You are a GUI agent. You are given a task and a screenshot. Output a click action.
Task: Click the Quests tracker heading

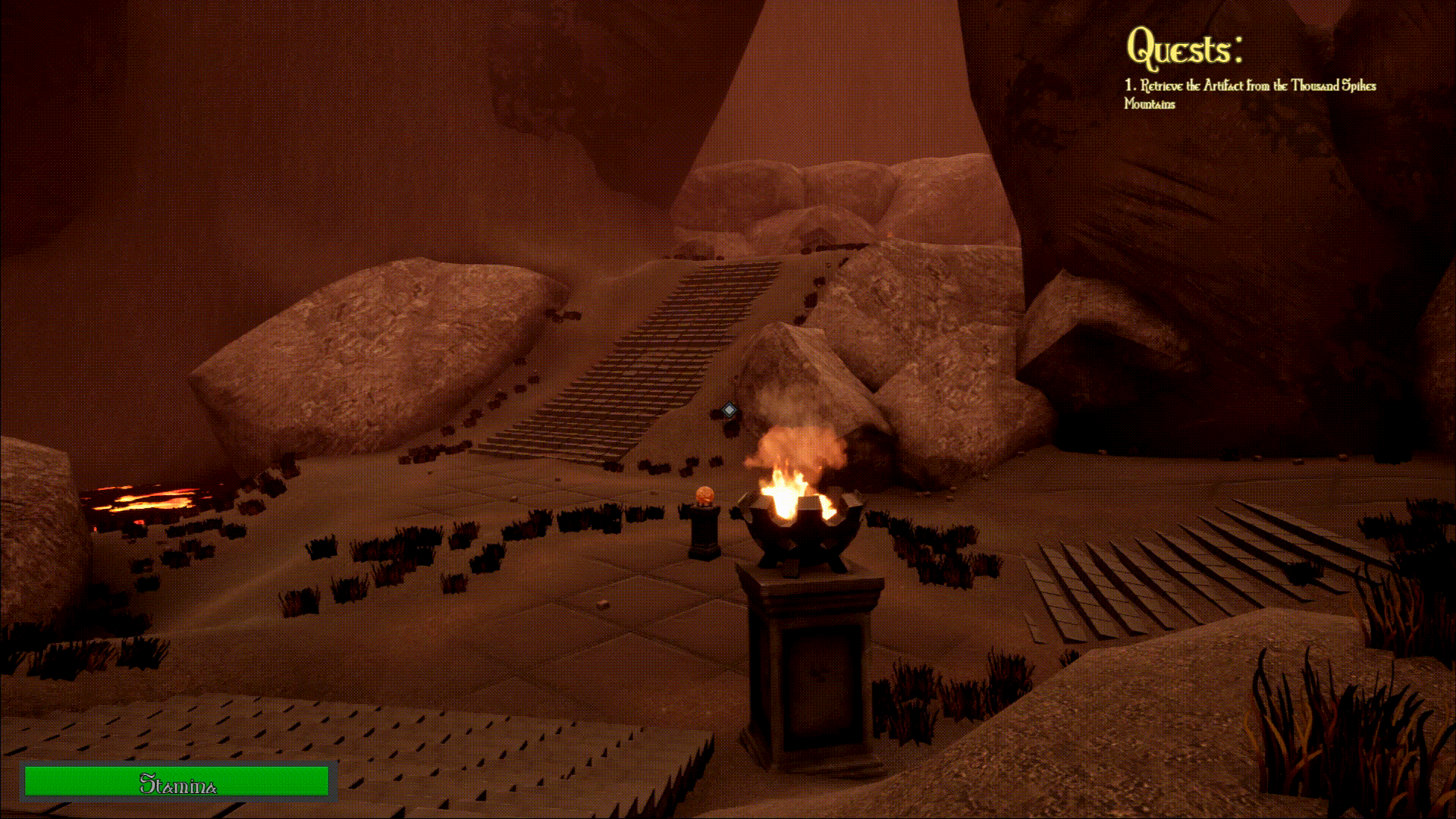pyautogui.click(x=1184, y=49)
